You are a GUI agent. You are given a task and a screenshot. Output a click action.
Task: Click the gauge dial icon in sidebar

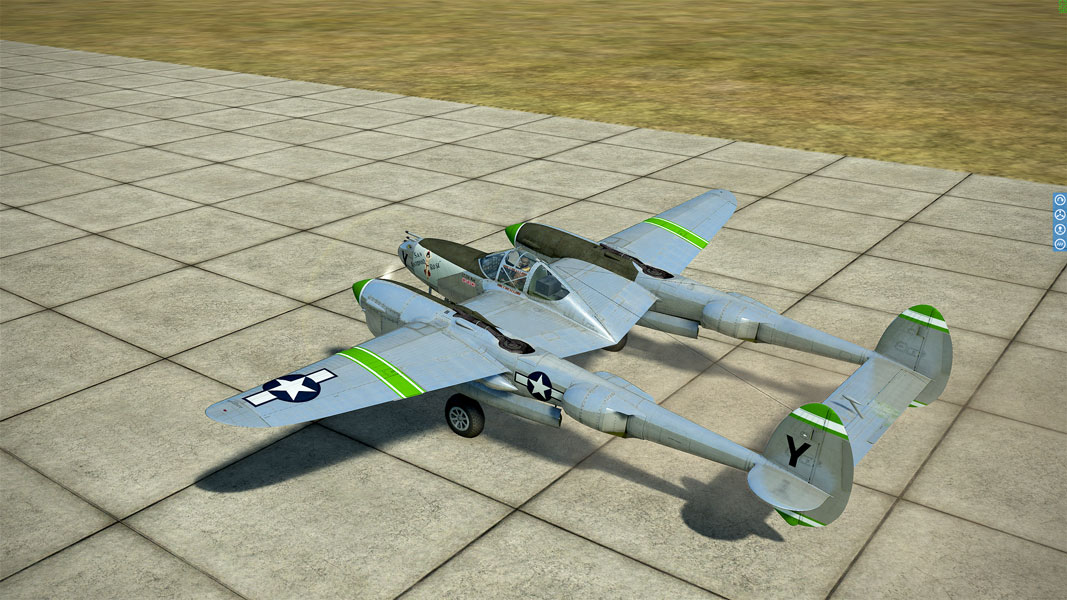click(1060, 200)
